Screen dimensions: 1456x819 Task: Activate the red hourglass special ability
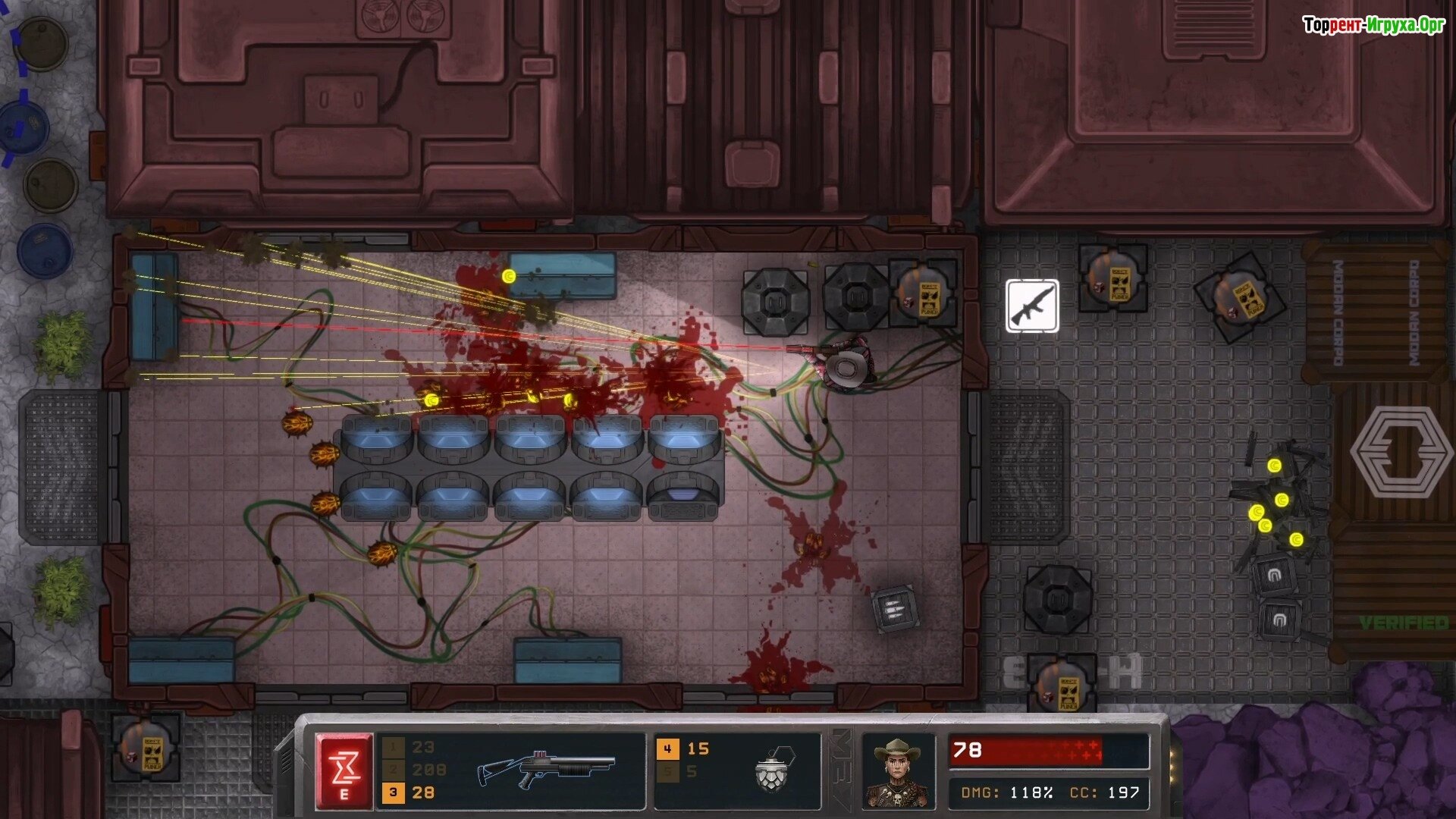[344, 770]
